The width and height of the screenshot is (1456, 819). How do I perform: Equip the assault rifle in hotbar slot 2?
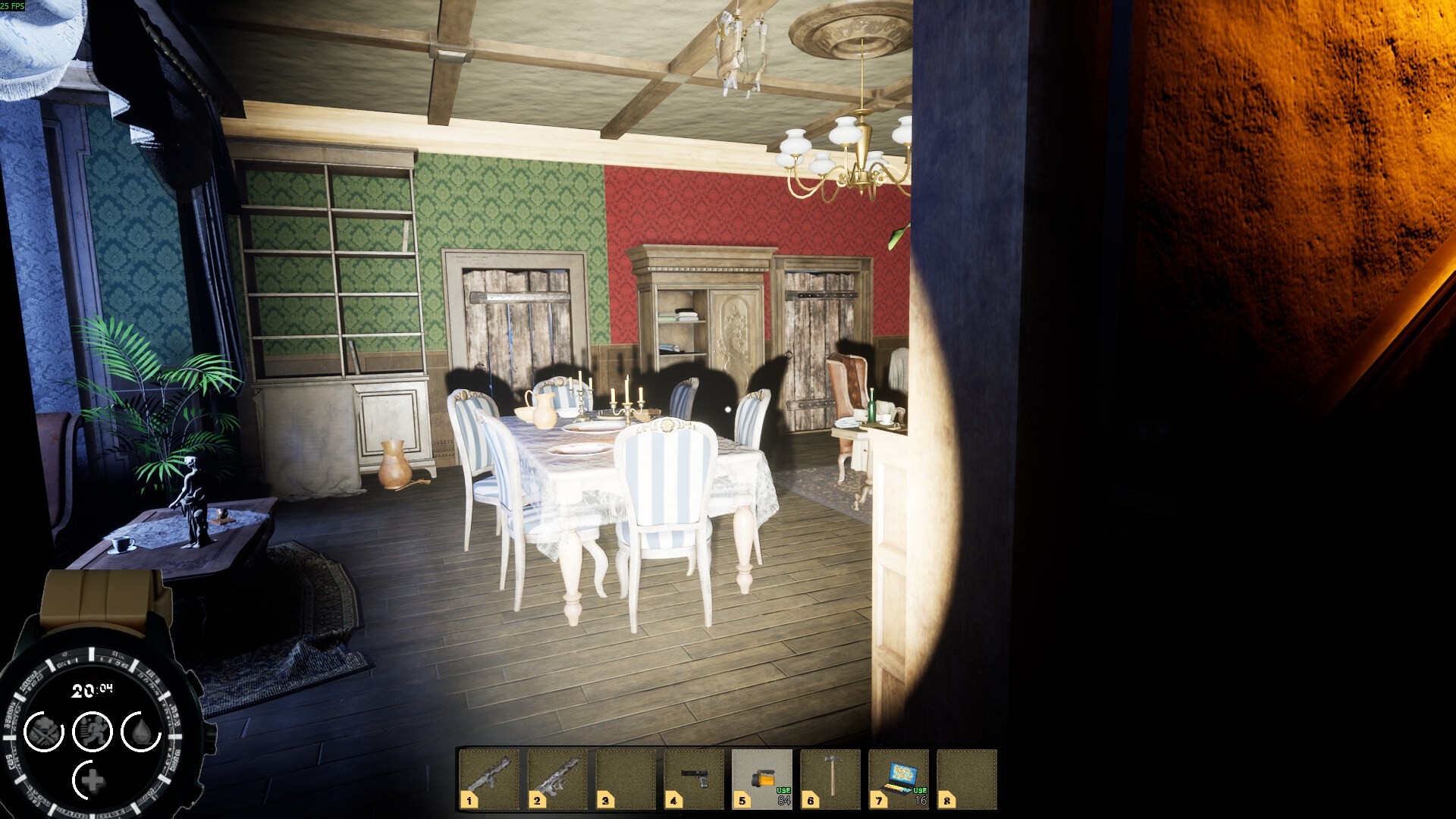(x=557, y=777)
